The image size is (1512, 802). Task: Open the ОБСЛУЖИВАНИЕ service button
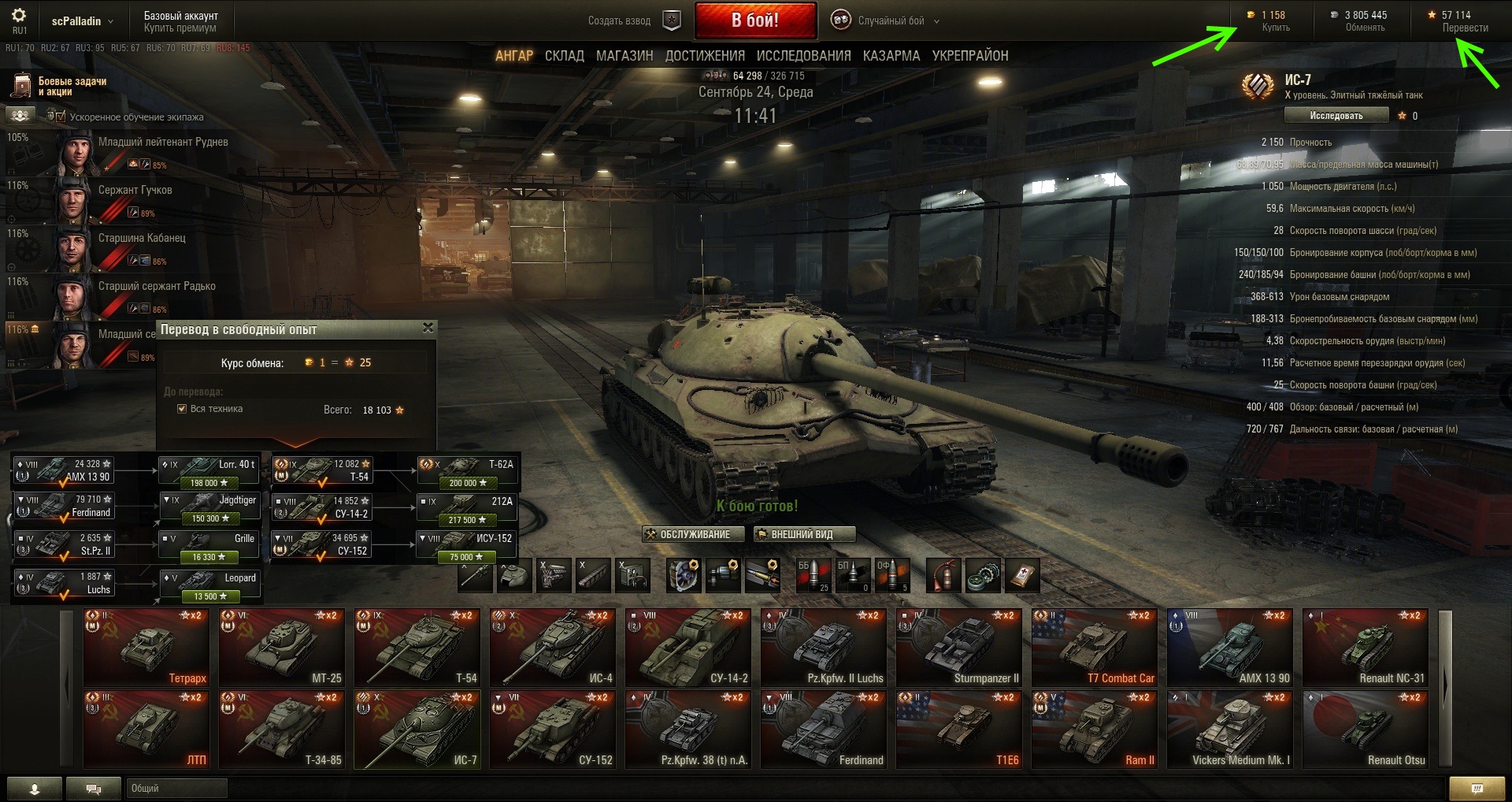pos(687,535)
